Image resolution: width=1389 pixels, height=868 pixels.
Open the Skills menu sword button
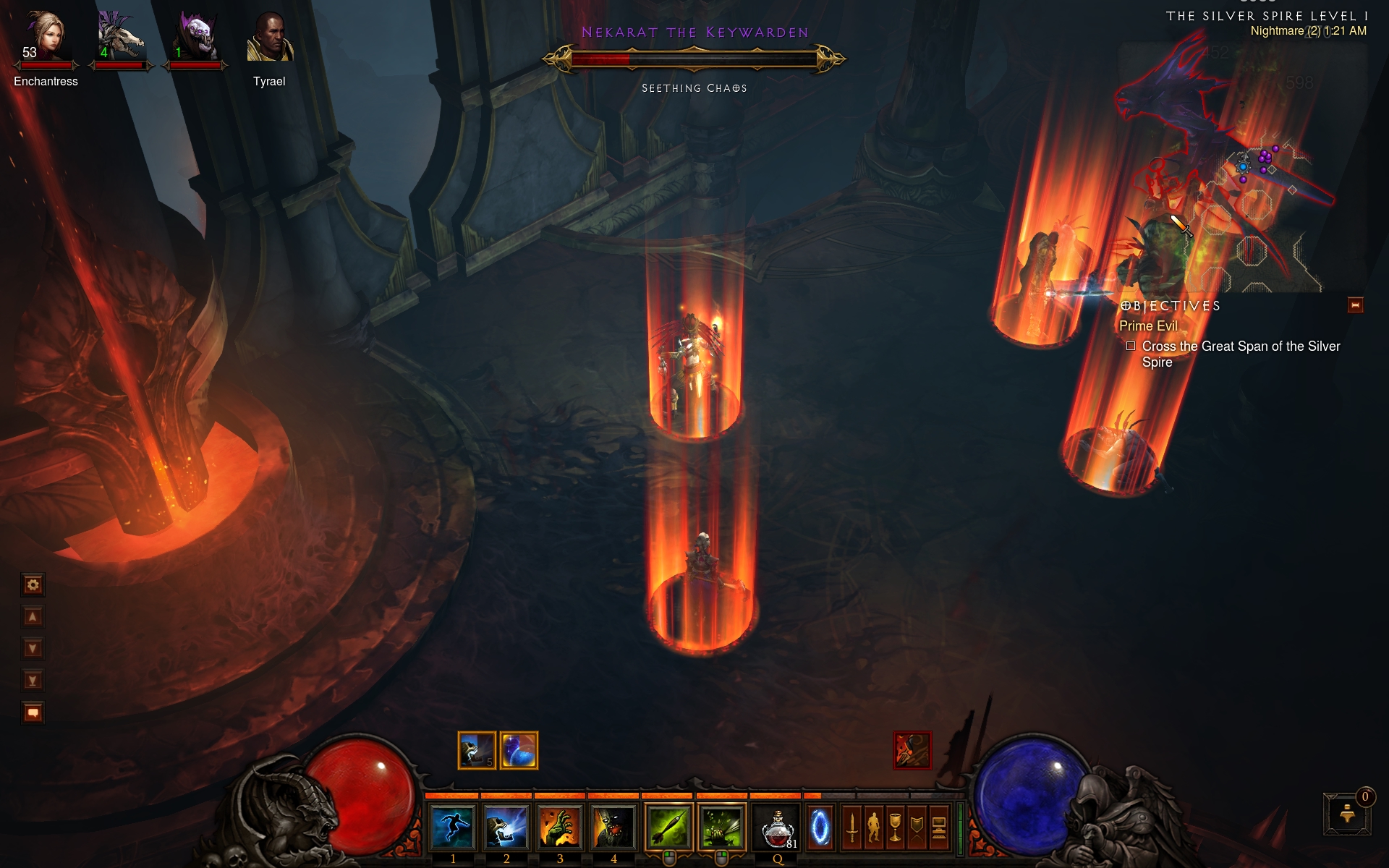click(x=852, y=827)
